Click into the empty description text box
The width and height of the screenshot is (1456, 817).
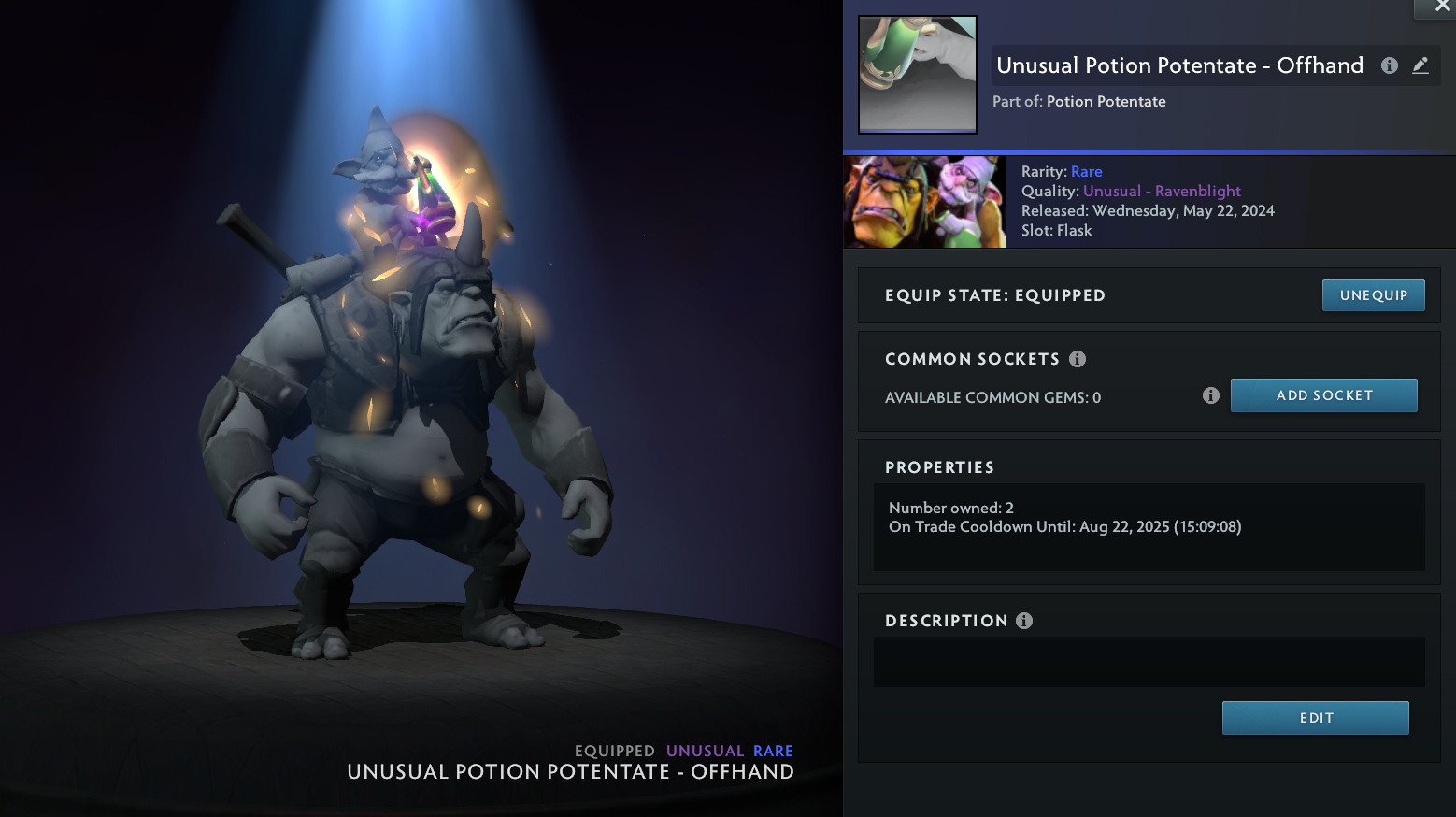tap(1149, 662)
